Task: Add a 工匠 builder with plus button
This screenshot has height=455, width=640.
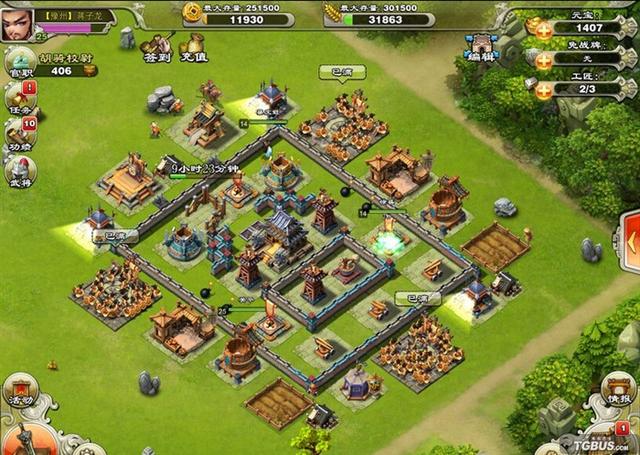Action: (542, 90)
